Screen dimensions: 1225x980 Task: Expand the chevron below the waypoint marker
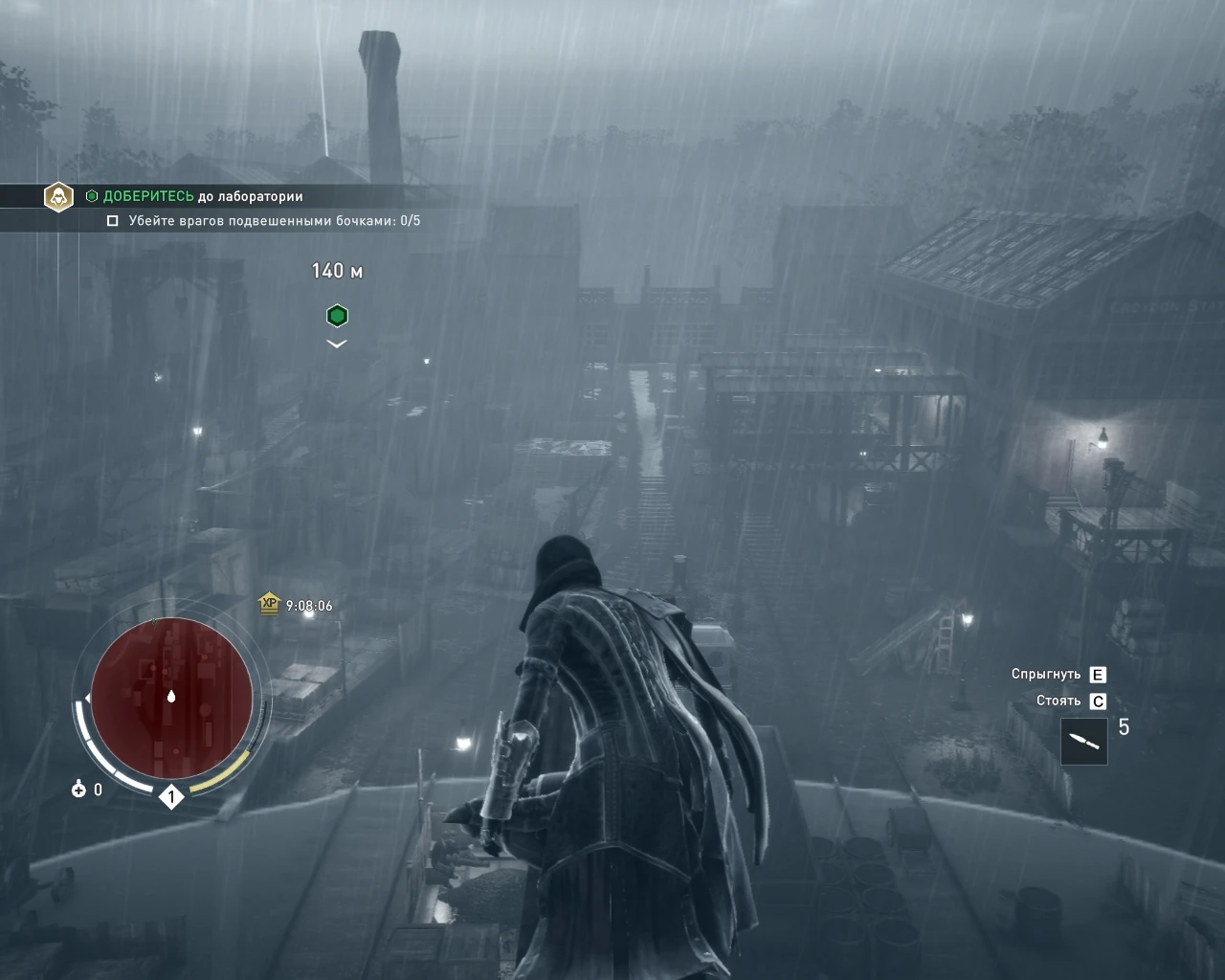[335, 343]
